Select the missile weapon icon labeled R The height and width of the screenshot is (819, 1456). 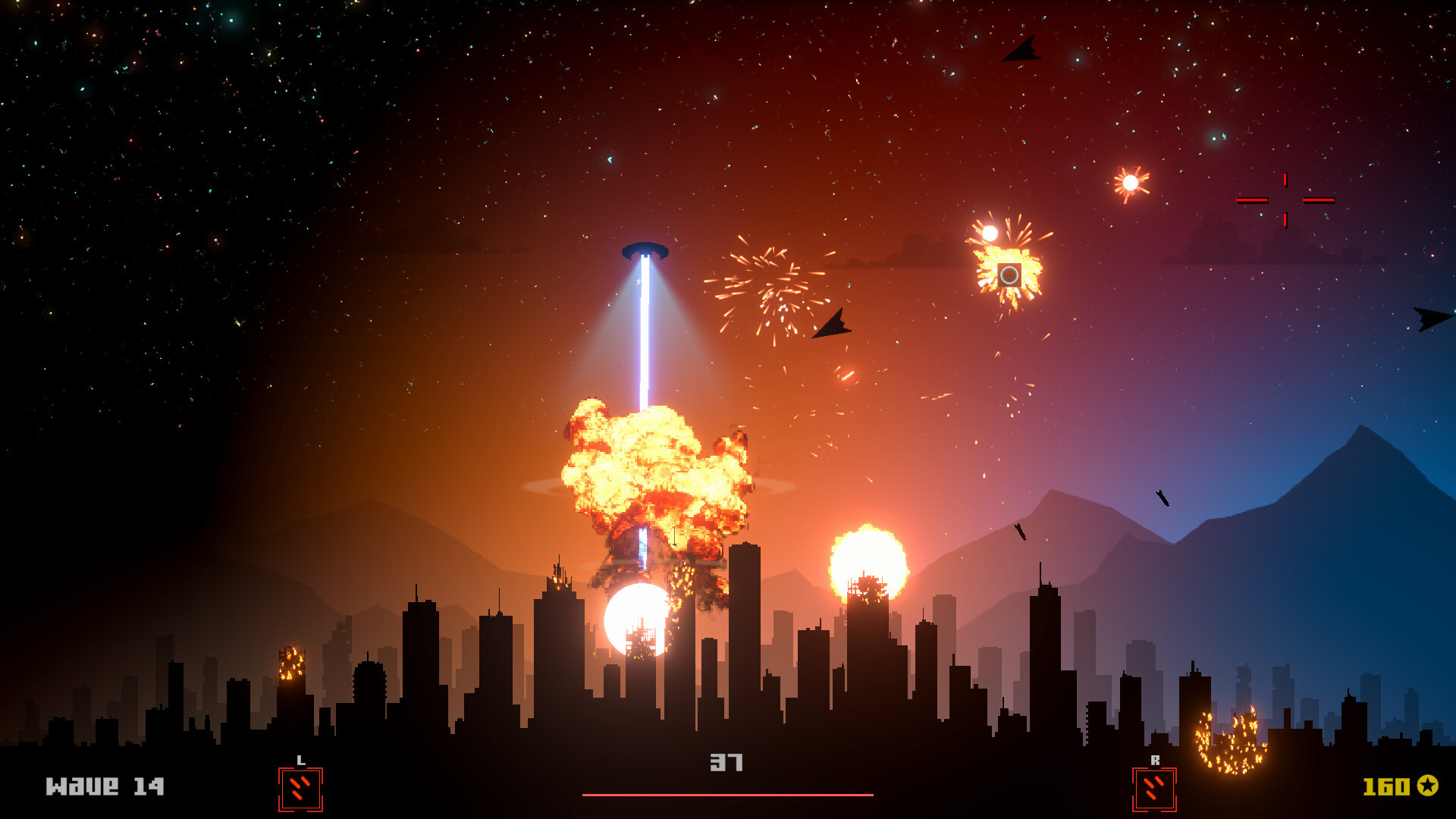point(1153,789)
